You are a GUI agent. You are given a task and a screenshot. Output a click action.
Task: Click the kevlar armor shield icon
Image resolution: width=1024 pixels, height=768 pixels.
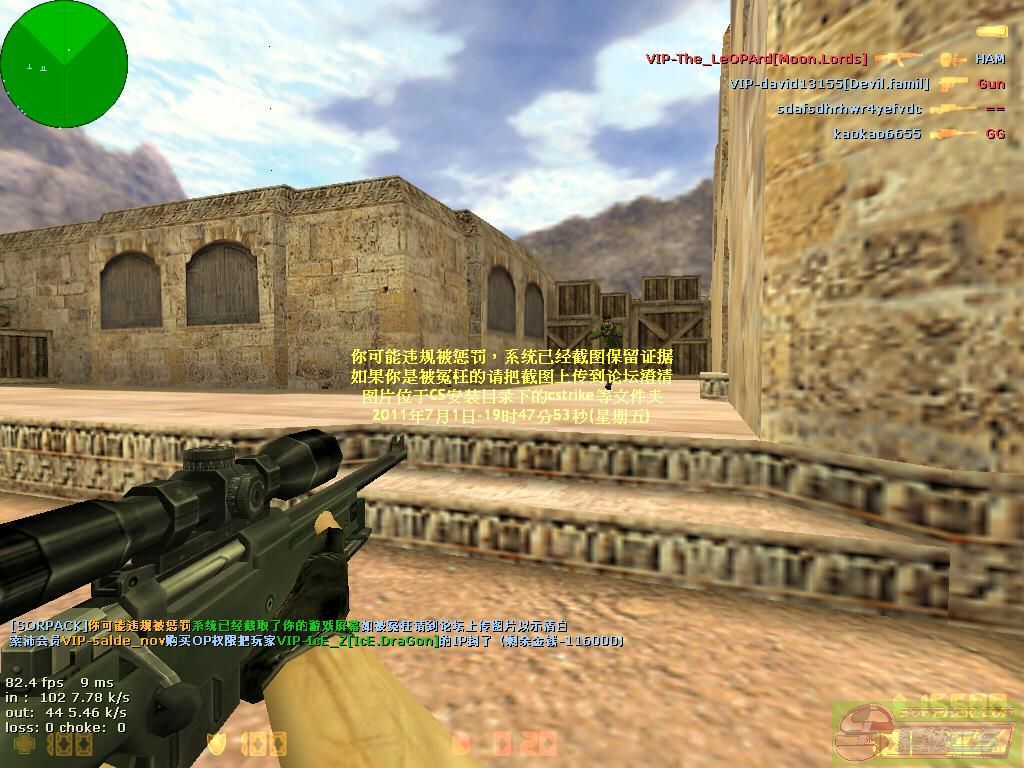click(x=216, y=744)
